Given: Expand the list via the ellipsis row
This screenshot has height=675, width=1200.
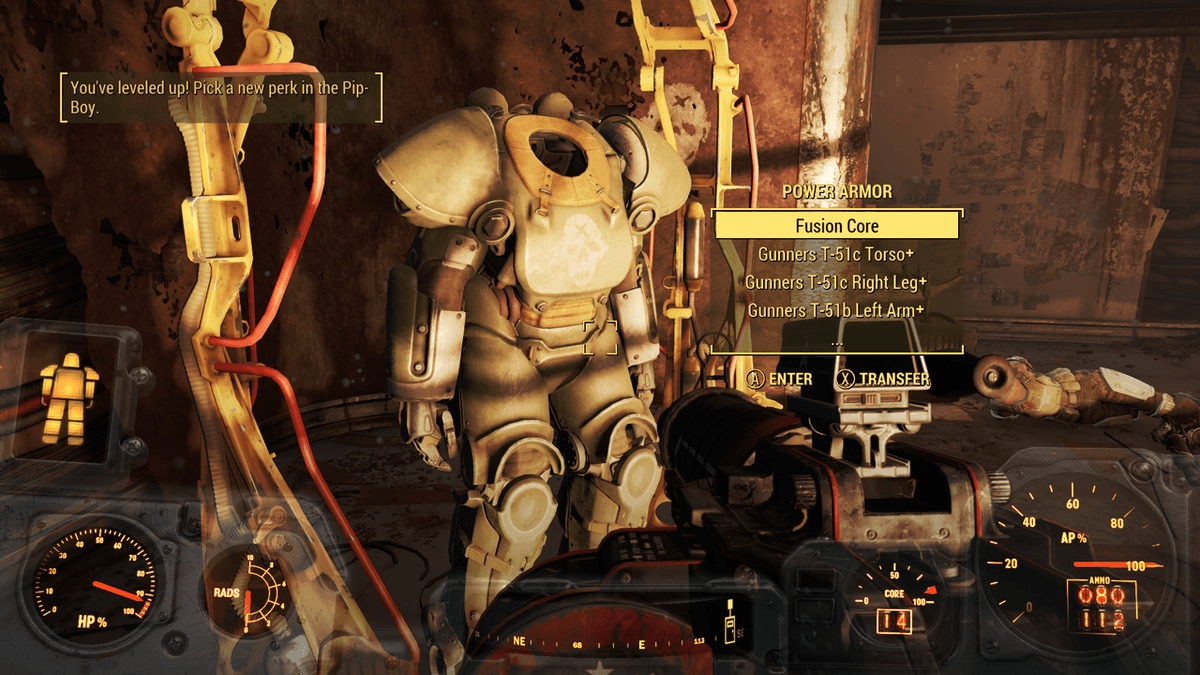Looking at the screenshot, I should 837,339.
